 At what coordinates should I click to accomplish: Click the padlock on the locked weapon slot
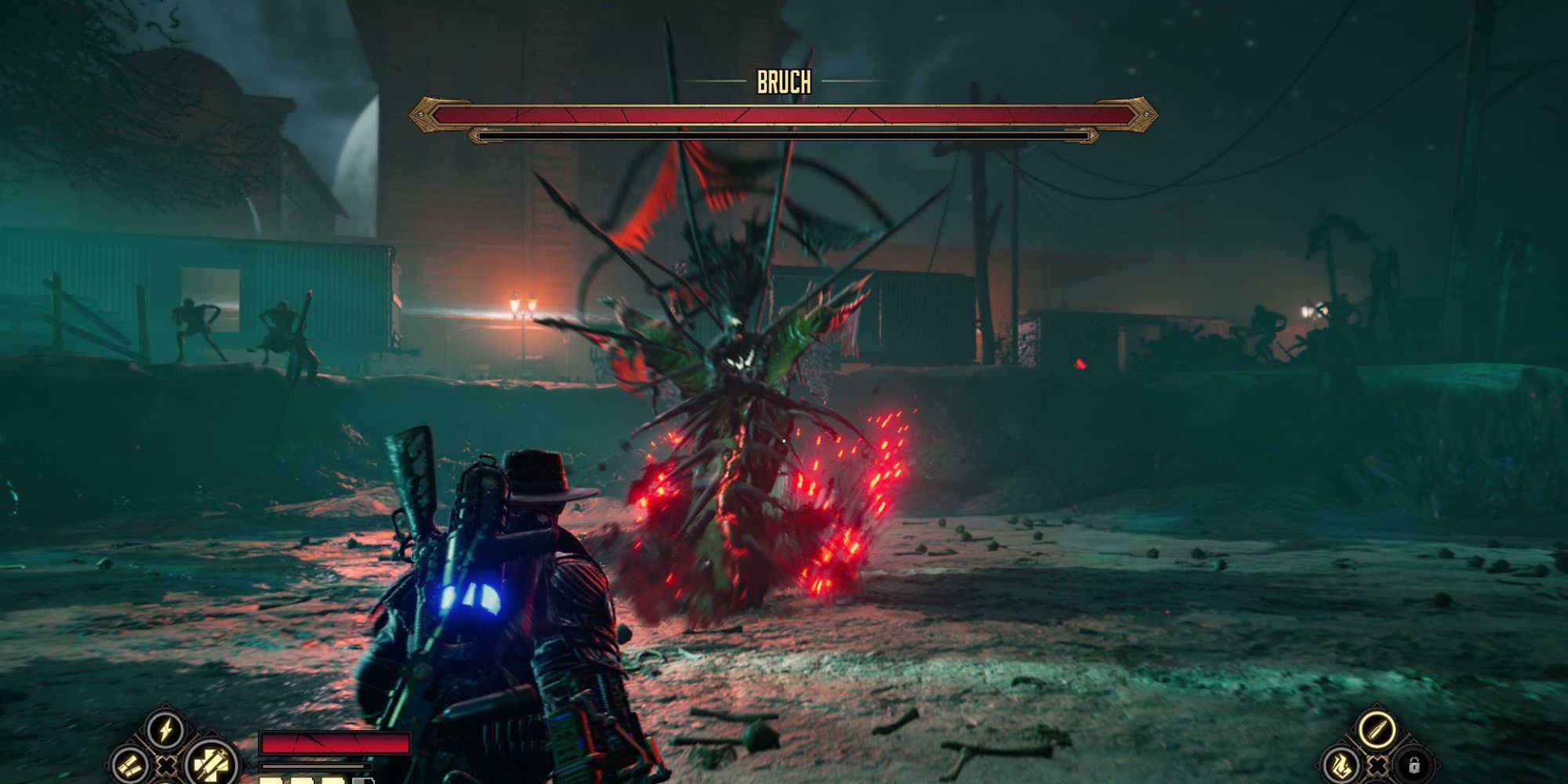(1414, 766)
